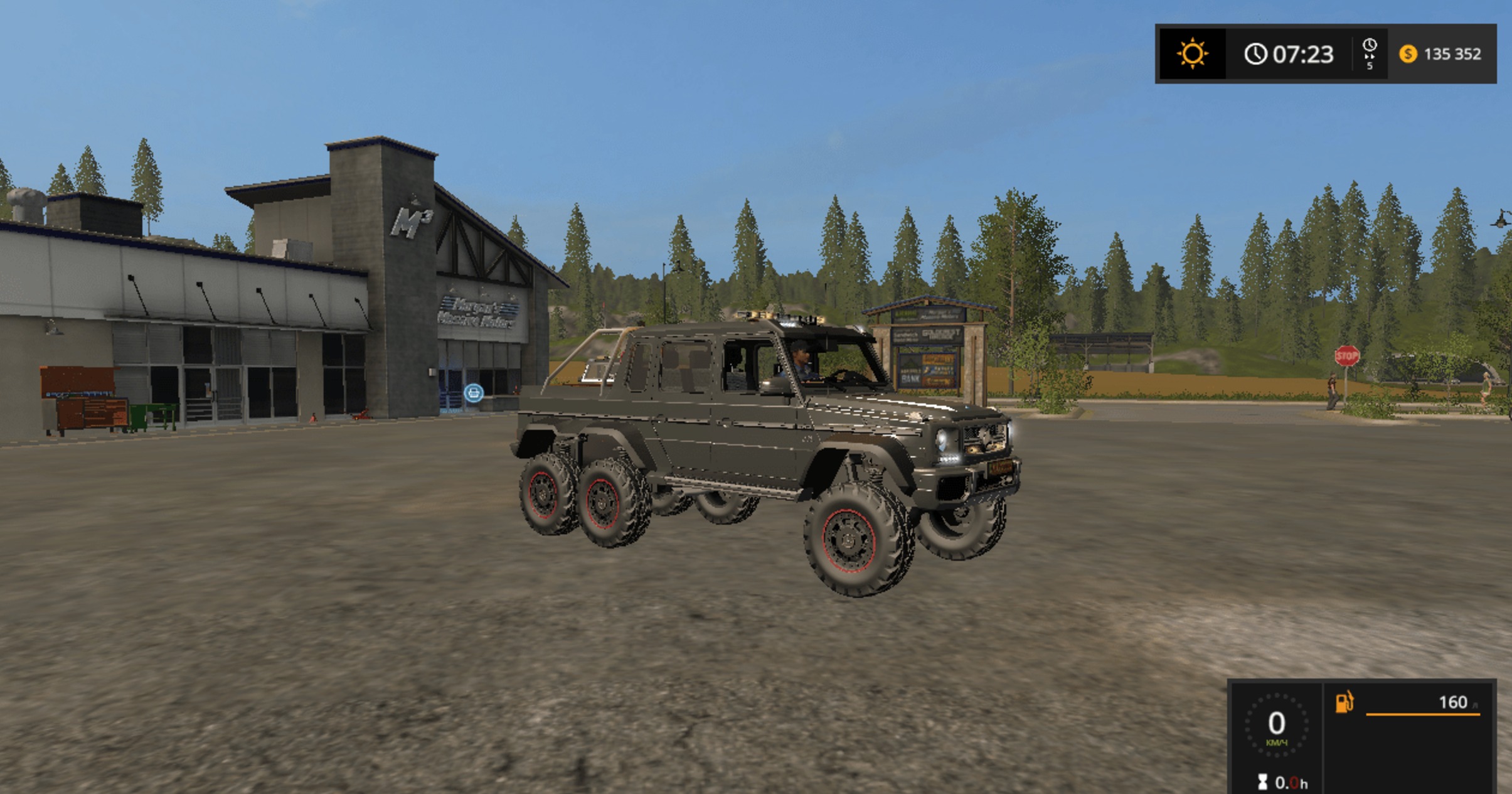Click the golden dollar coin icon

coord(1408,55)
